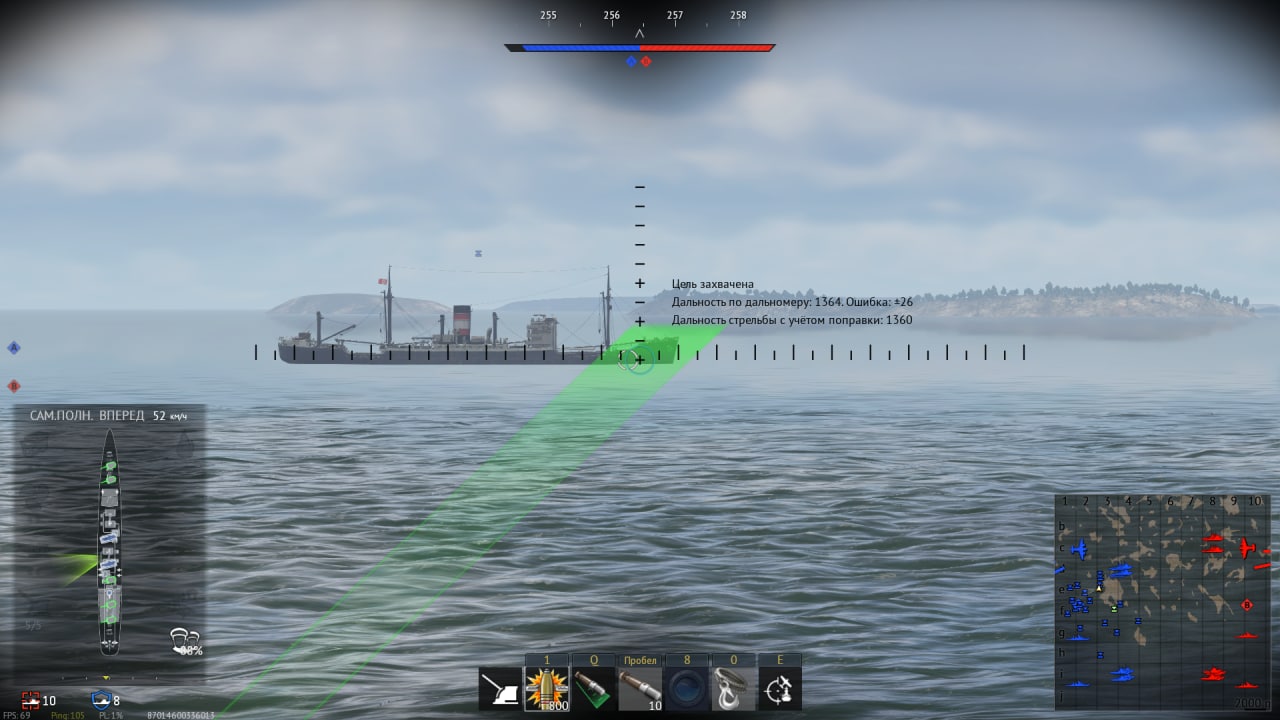Choose the 800-round shell ammunition slot
Screen dimensions: 1280x720
point(547,689)
